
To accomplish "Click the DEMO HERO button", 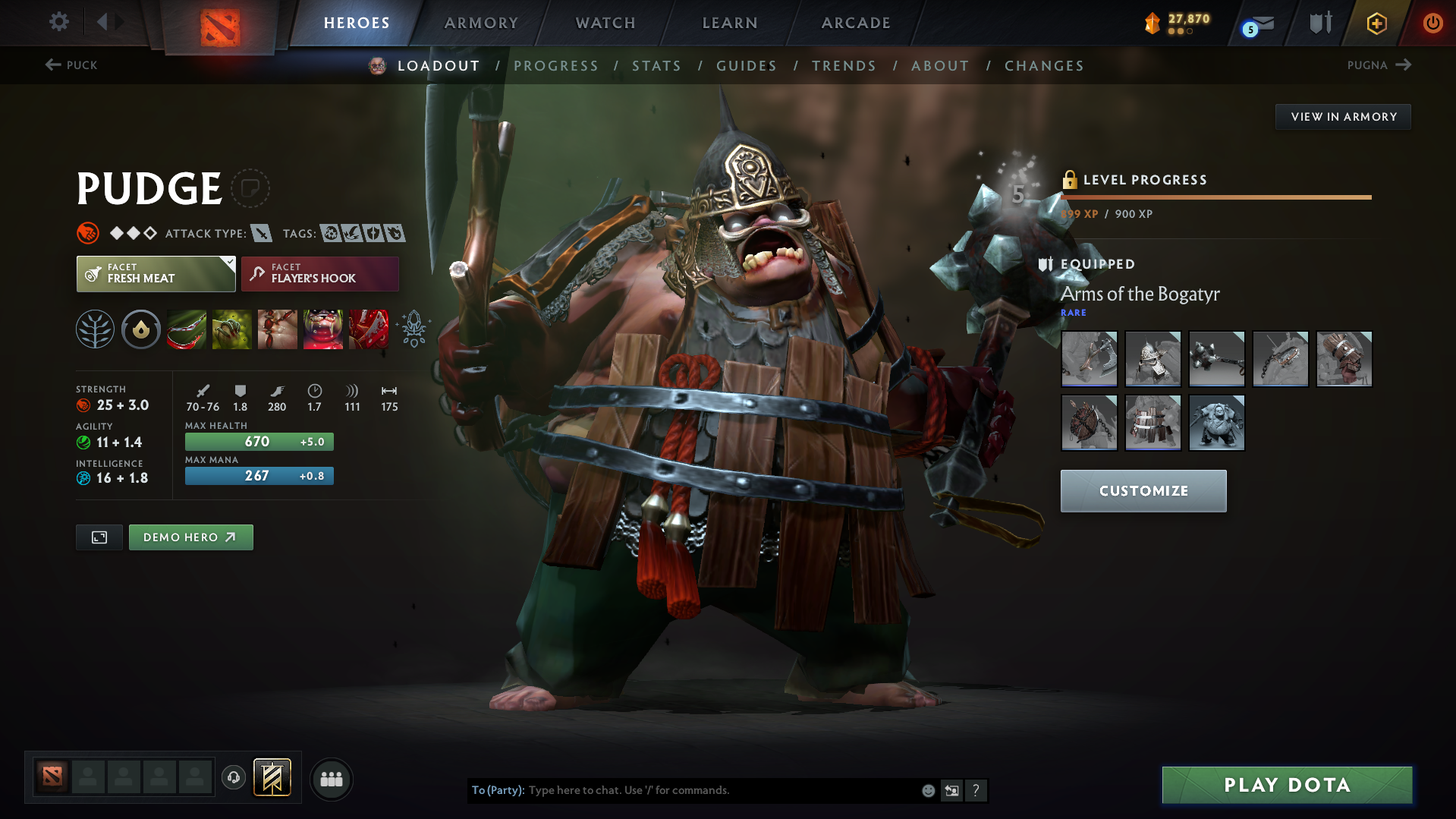I will [x=190, y=537].
